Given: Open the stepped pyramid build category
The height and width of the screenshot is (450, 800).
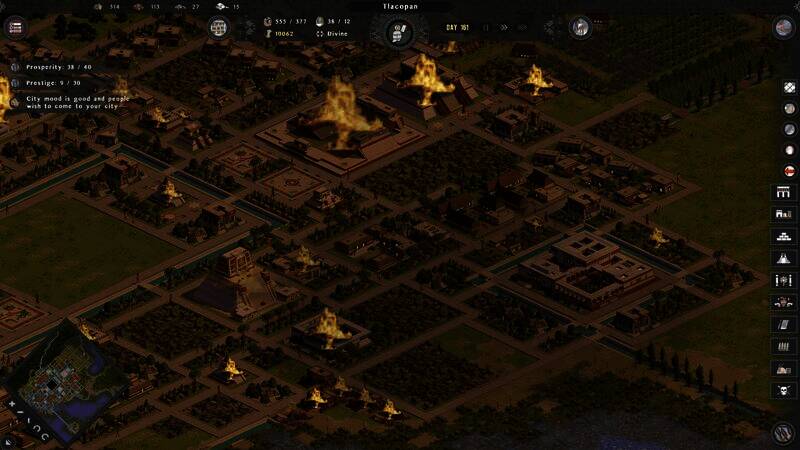Looking at the screenshot, I should coord(784,236).
